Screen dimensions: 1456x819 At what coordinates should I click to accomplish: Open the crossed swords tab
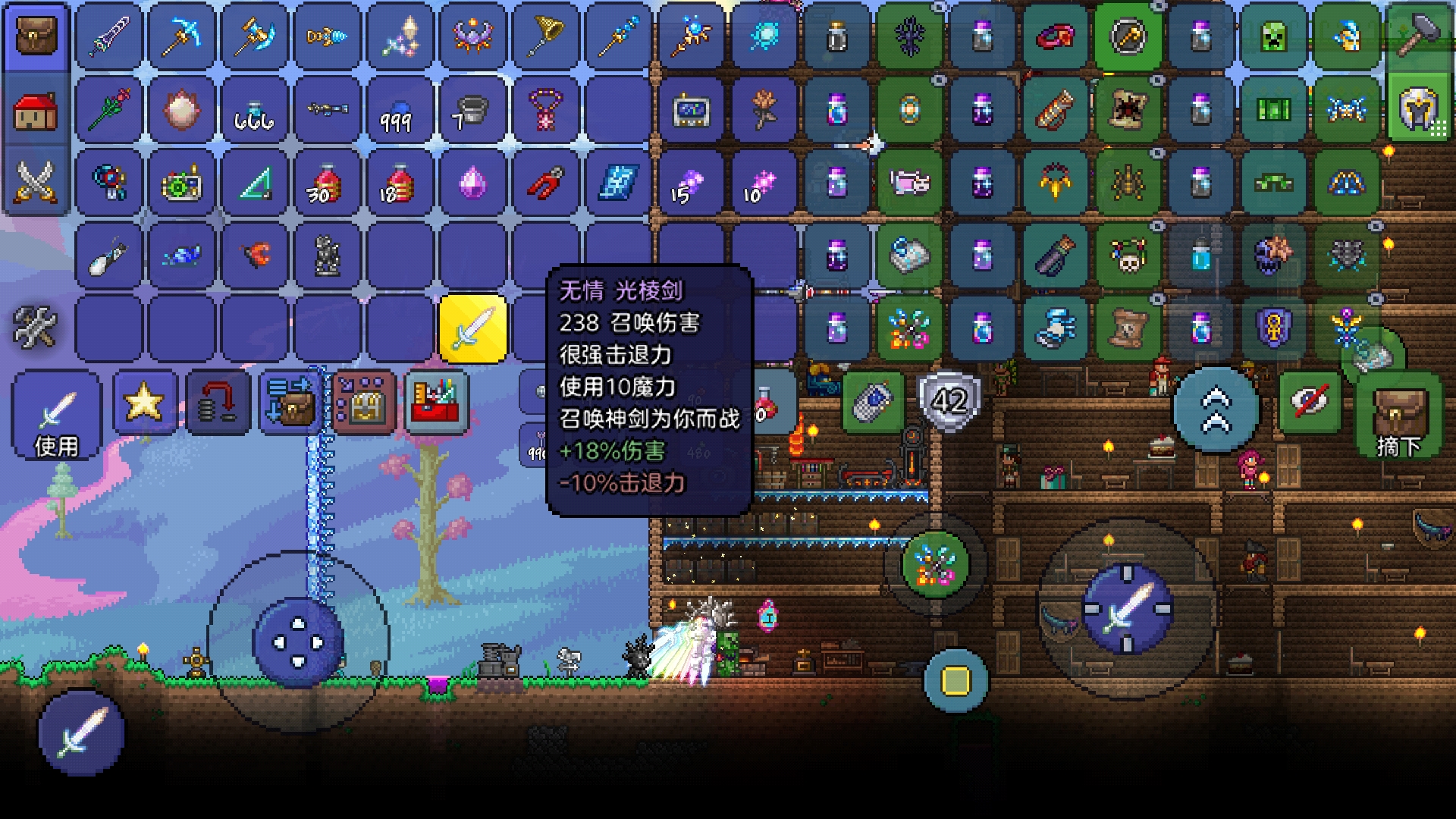pyautogui.click(x=36, y=183)
